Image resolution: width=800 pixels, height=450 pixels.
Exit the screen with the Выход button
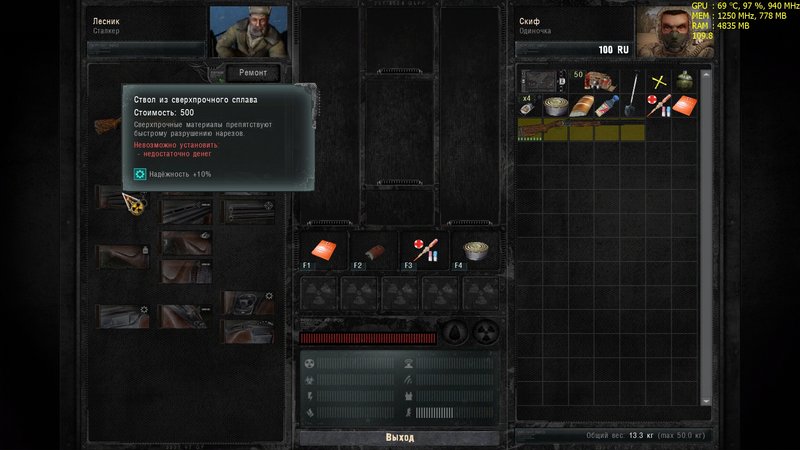pos(400,438)
